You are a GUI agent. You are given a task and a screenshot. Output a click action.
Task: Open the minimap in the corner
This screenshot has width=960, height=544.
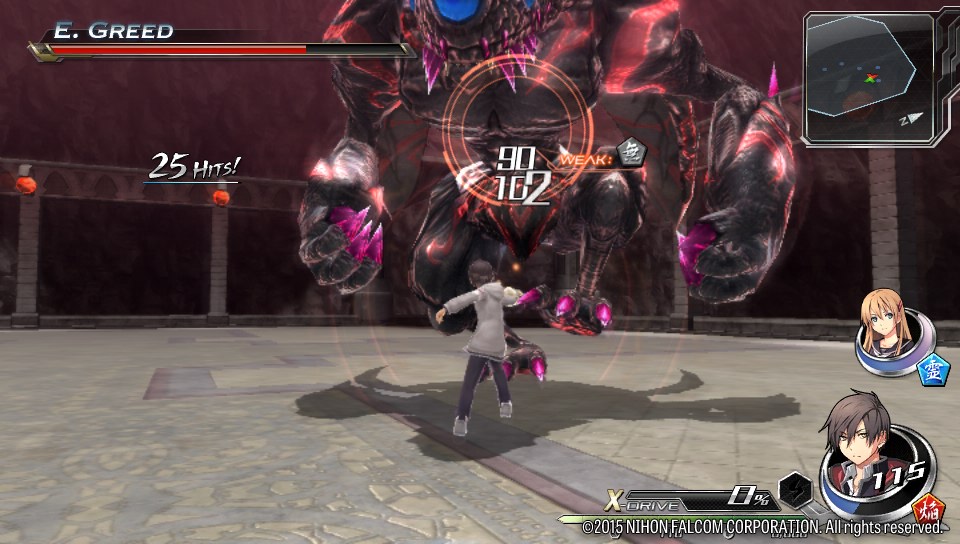click(x=868, y=77)
